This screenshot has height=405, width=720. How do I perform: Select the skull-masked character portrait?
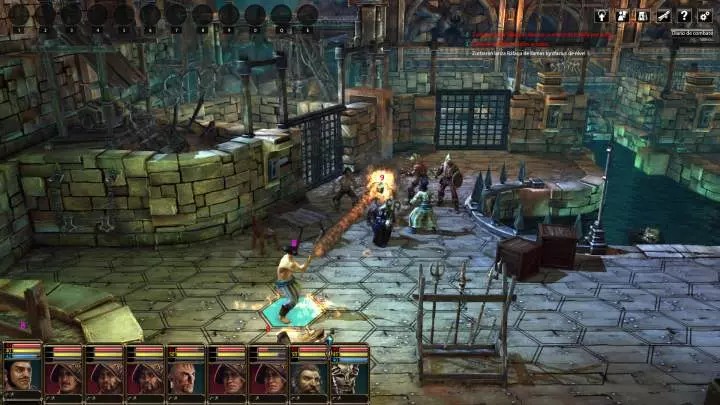pos(349,376)
